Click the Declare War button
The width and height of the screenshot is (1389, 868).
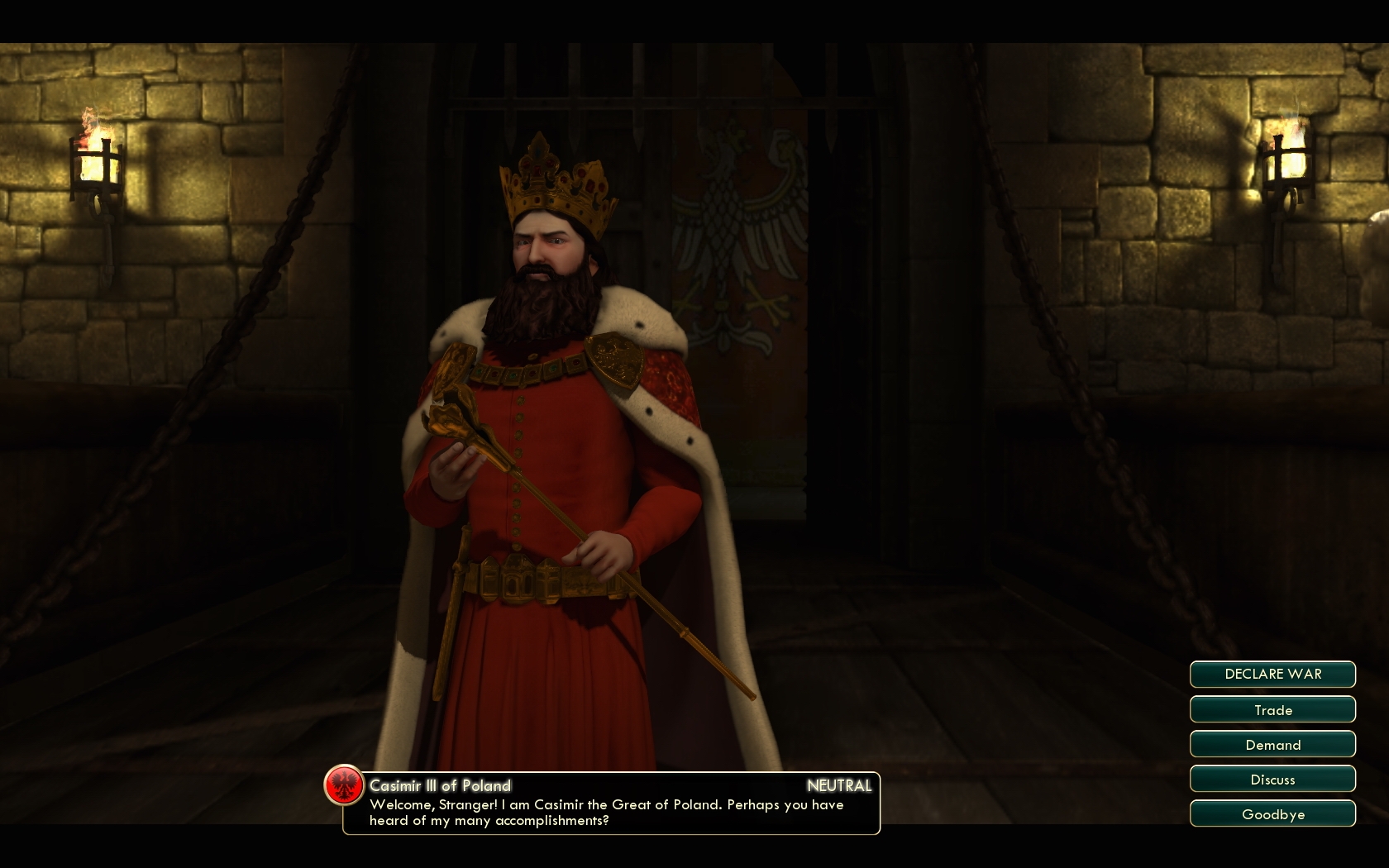tap(1272, 674)
